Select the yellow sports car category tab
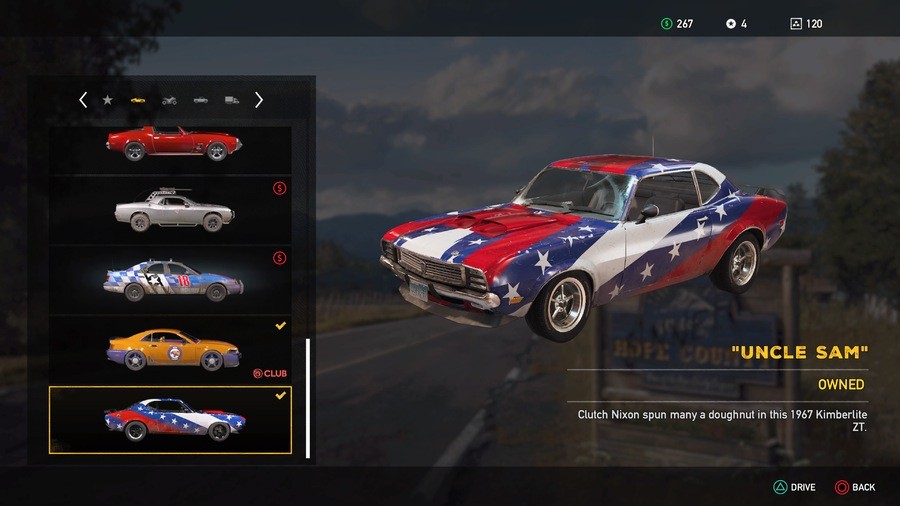 tap(137, 100)
